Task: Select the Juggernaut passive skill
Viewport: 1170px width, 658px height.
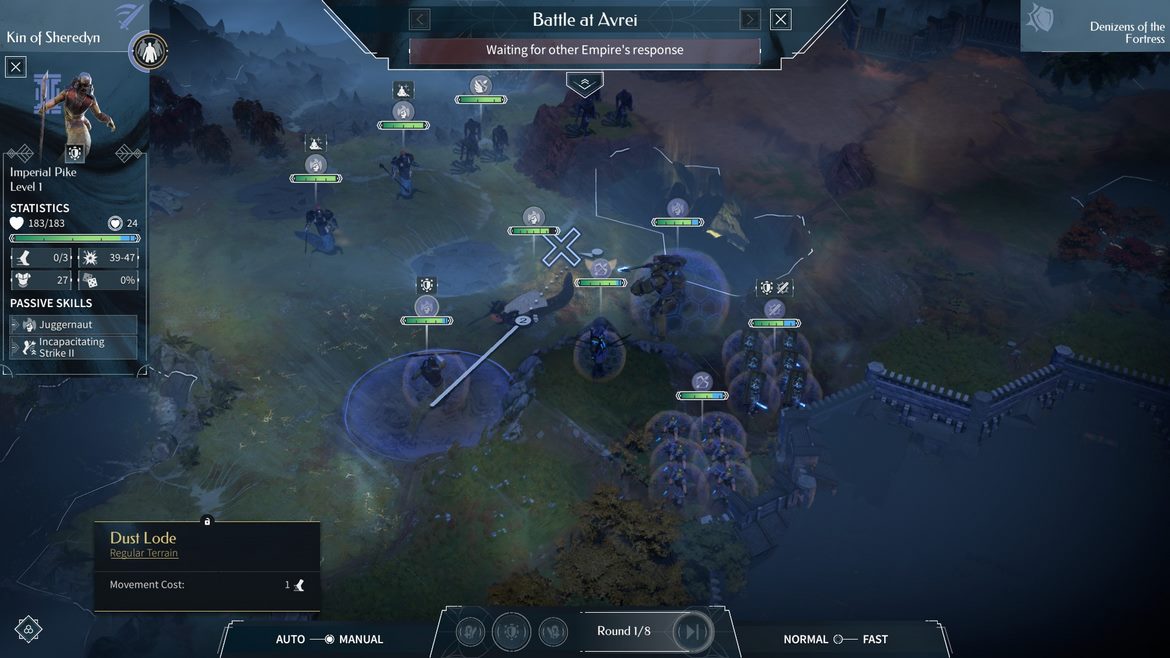Action: (74, 325)
